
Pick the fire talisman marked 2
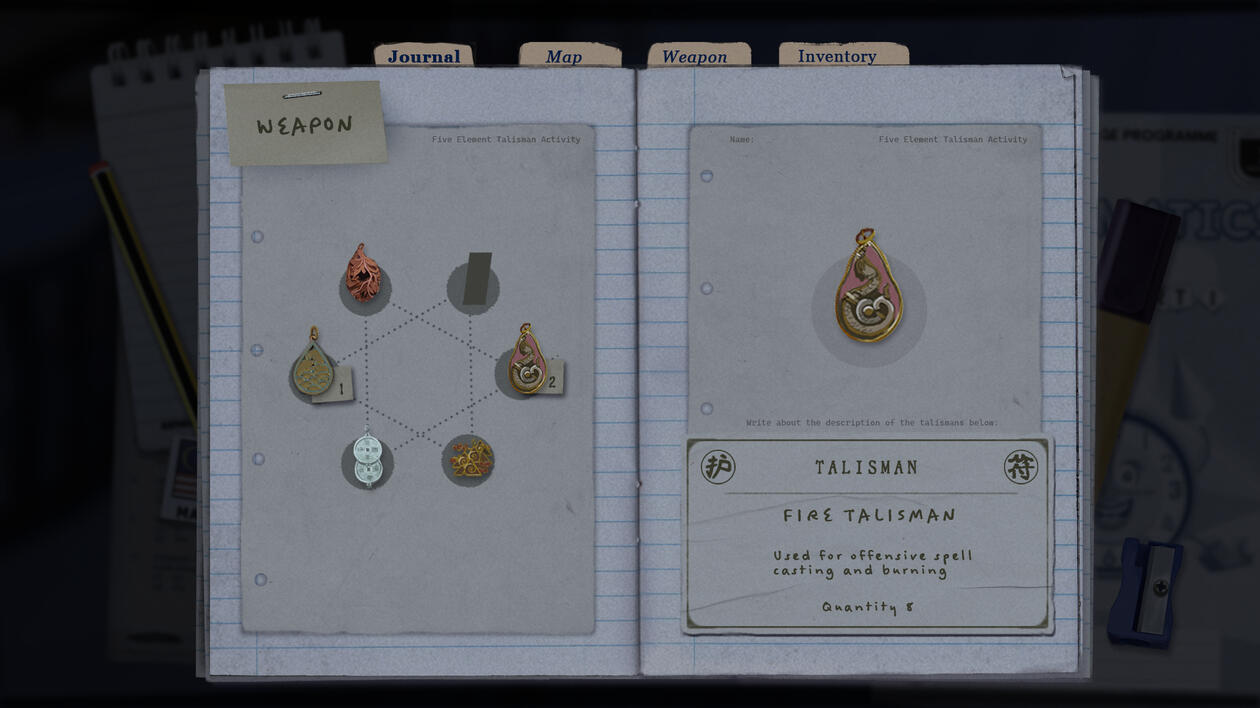[527, 361]
